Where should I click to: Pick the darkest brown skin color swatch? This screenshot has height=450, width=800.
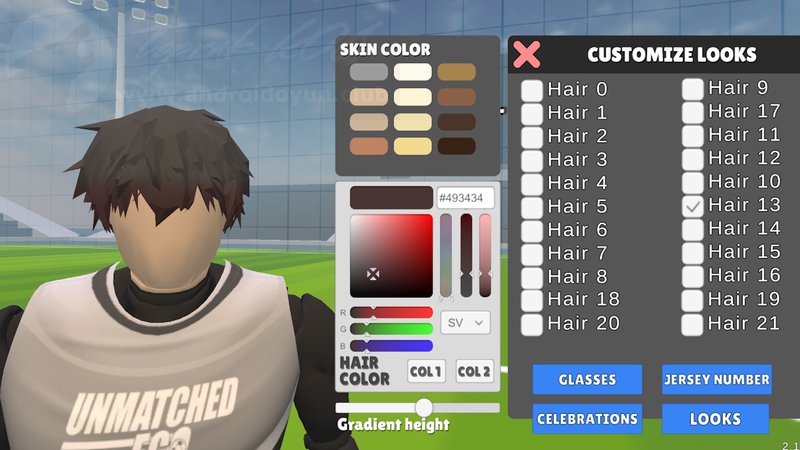(456, 146)
